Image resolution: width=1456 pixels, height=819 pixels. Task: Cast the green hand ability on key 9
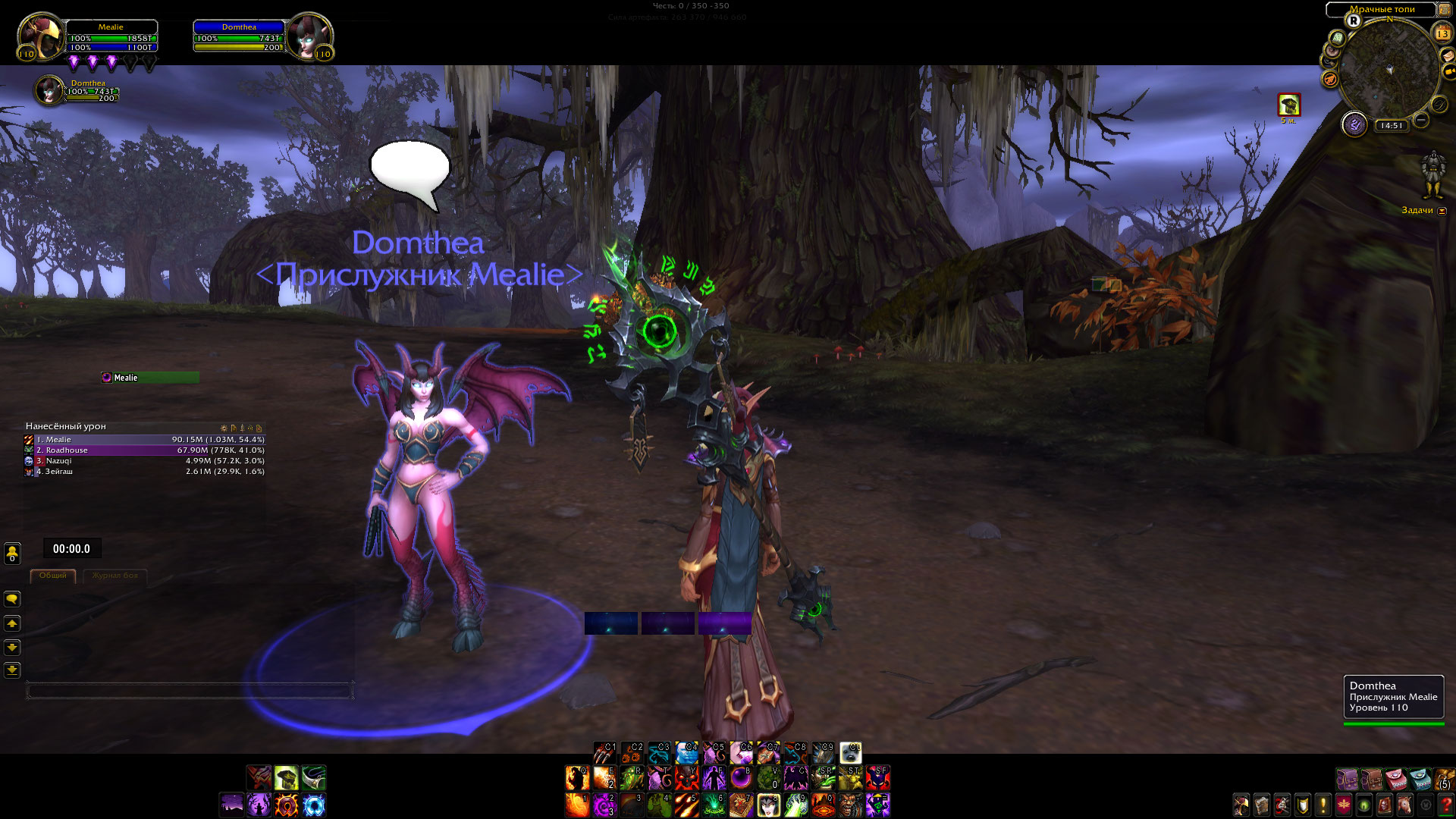[x=795, y=805]
